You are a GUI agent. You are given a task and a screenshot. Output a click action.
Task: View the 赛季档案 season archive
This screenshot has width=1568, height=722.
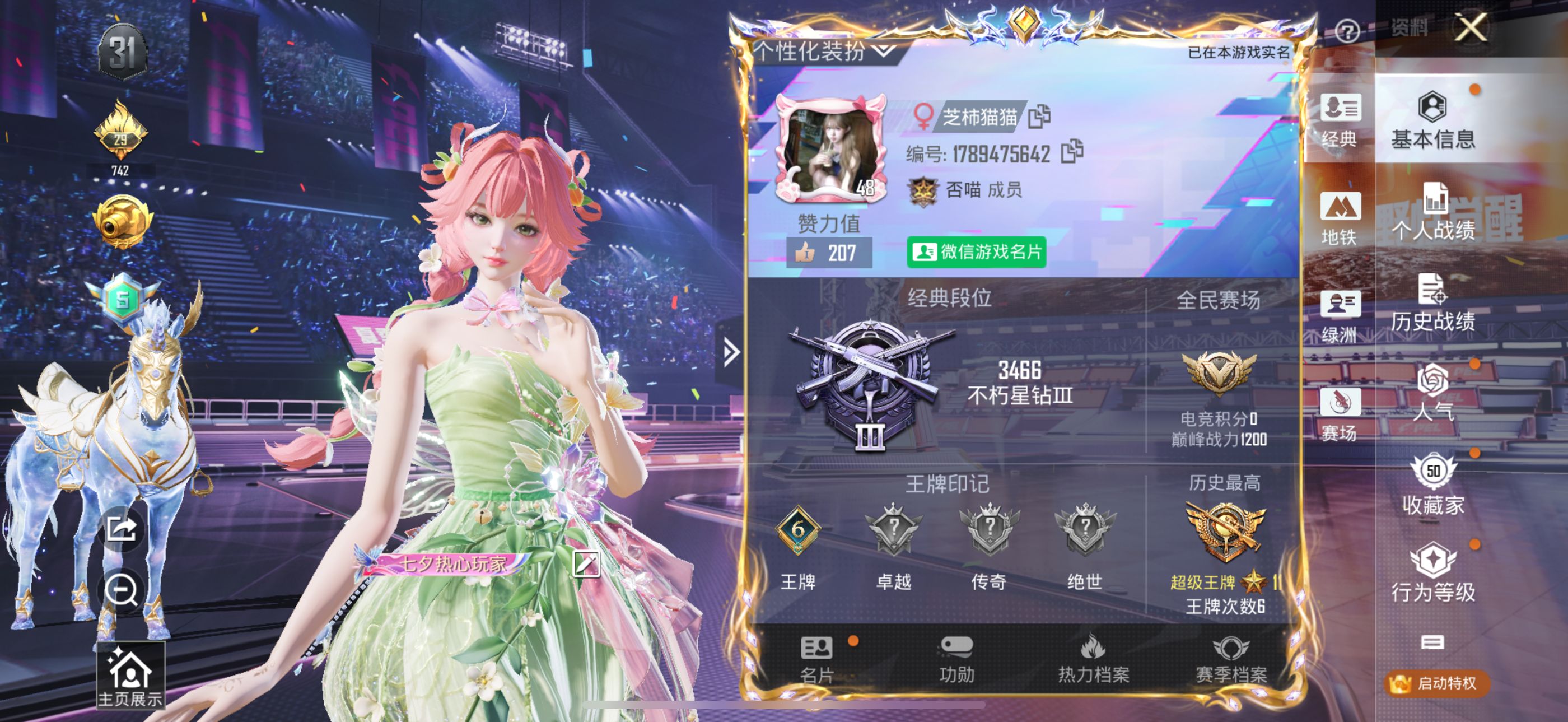coord(1231,659)
